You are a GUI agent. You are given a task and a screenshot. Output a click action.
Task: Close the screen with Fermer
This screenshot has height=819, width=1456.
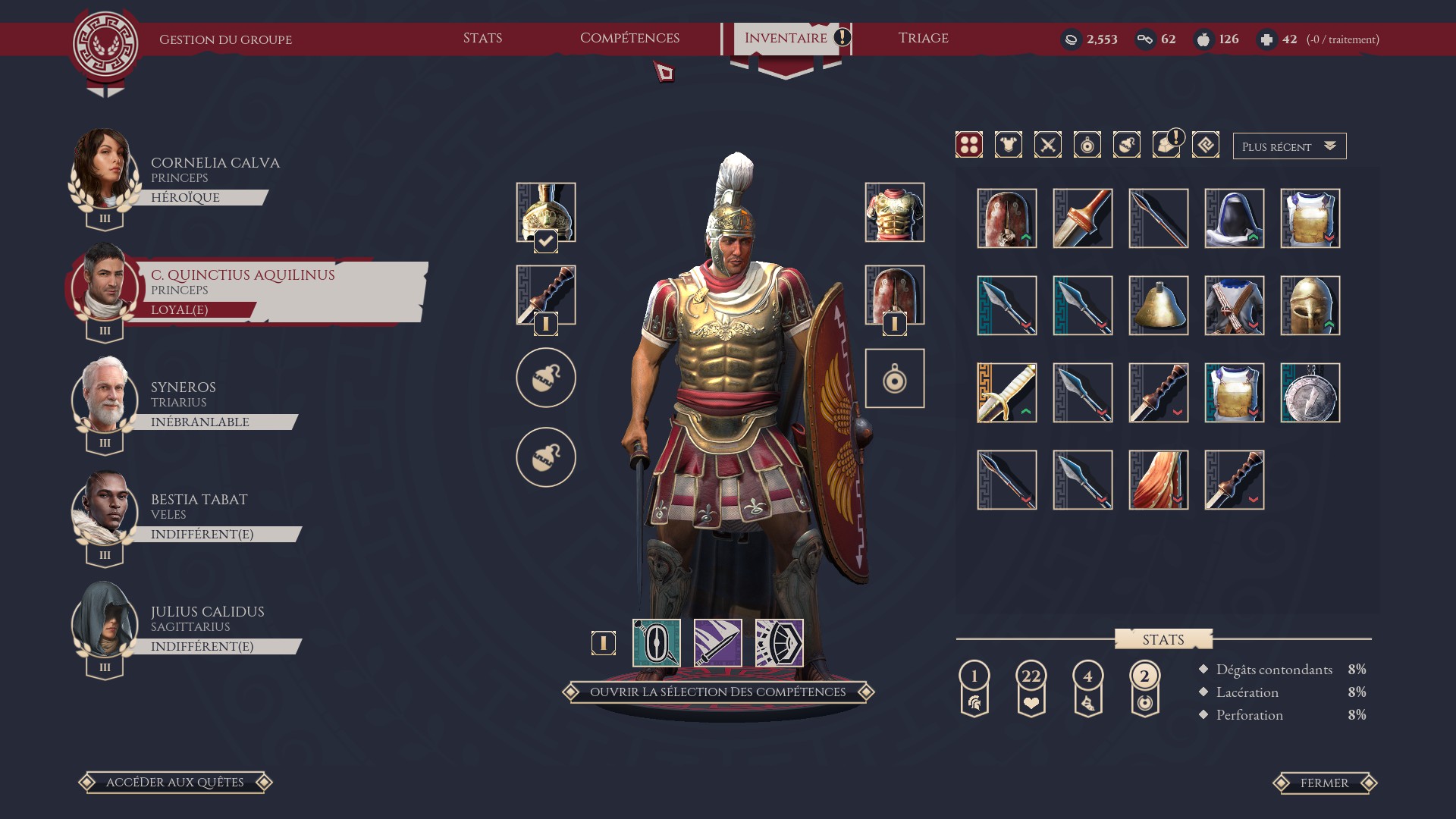(1324, 783)
